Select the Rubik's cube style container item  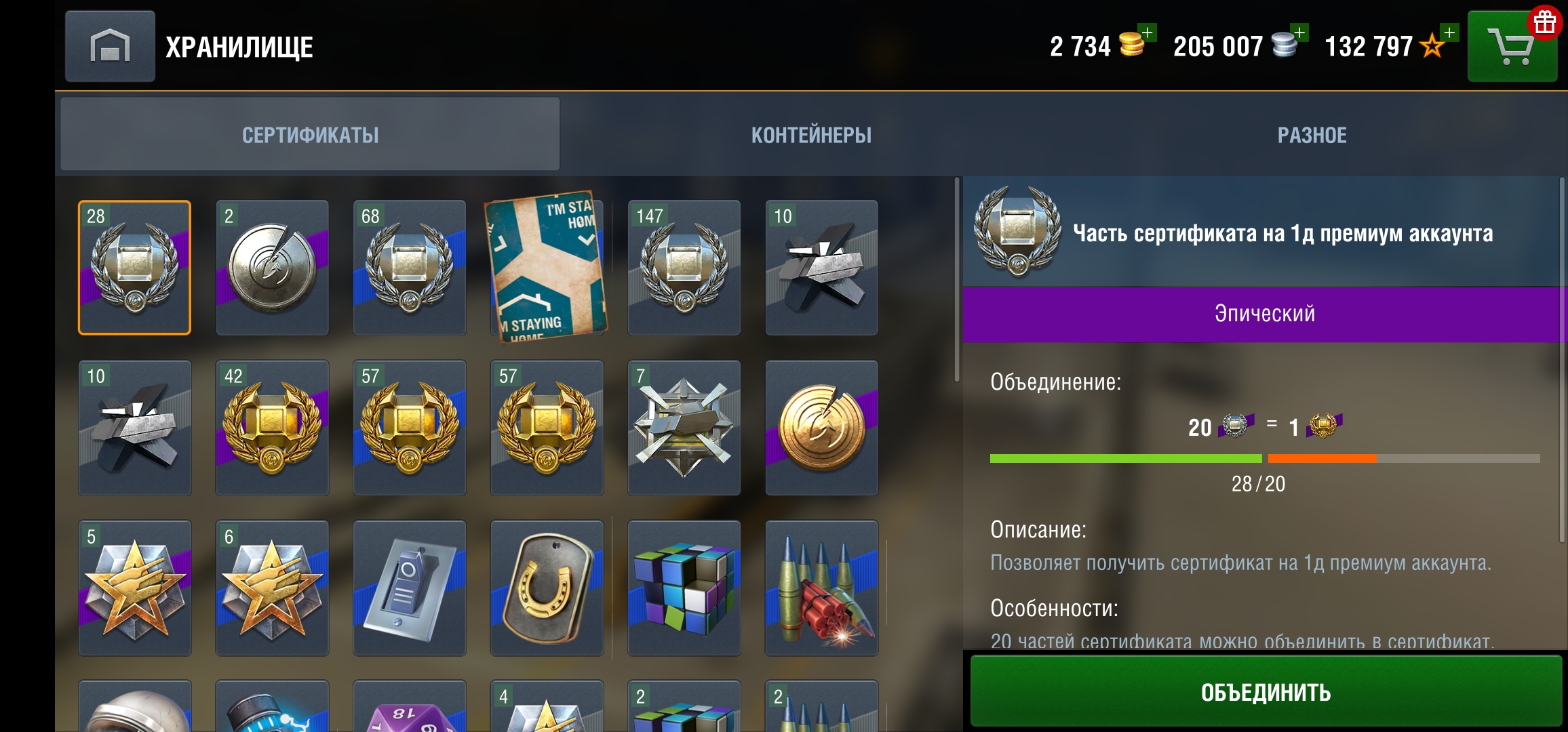(685, 590)
